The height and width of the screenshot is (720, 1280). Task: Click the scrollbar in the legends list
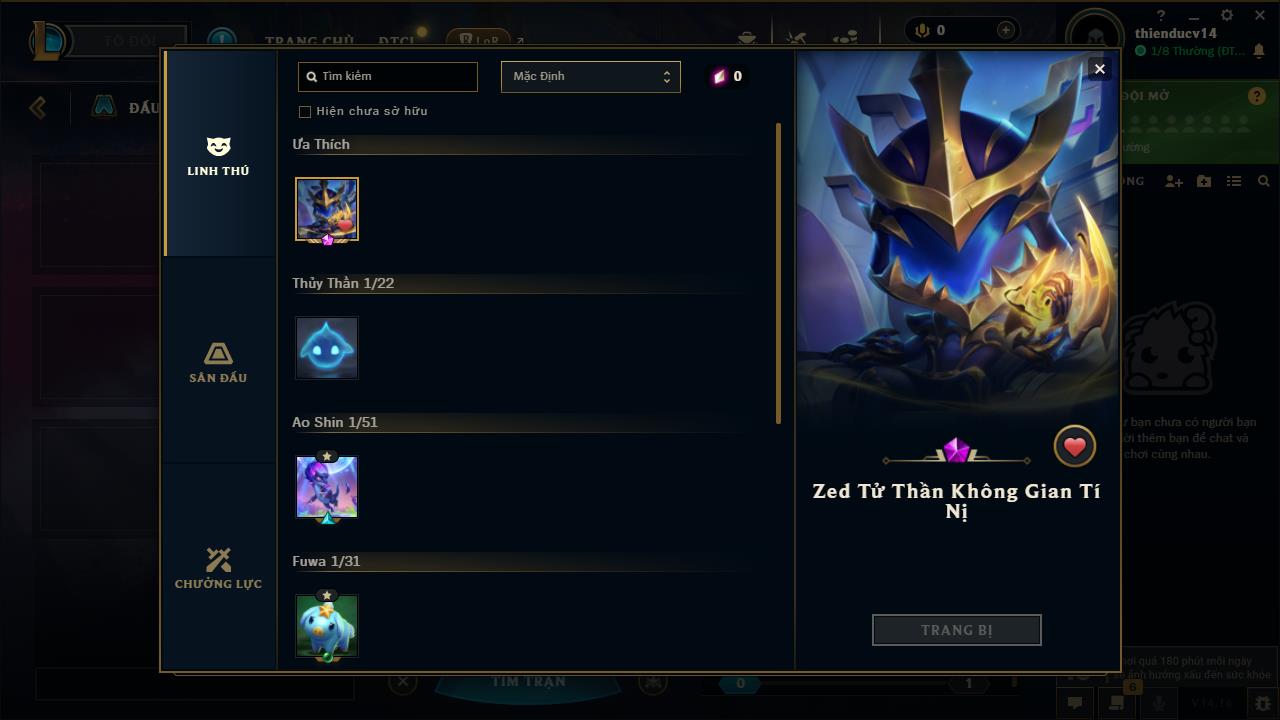[x=778, y=272]
